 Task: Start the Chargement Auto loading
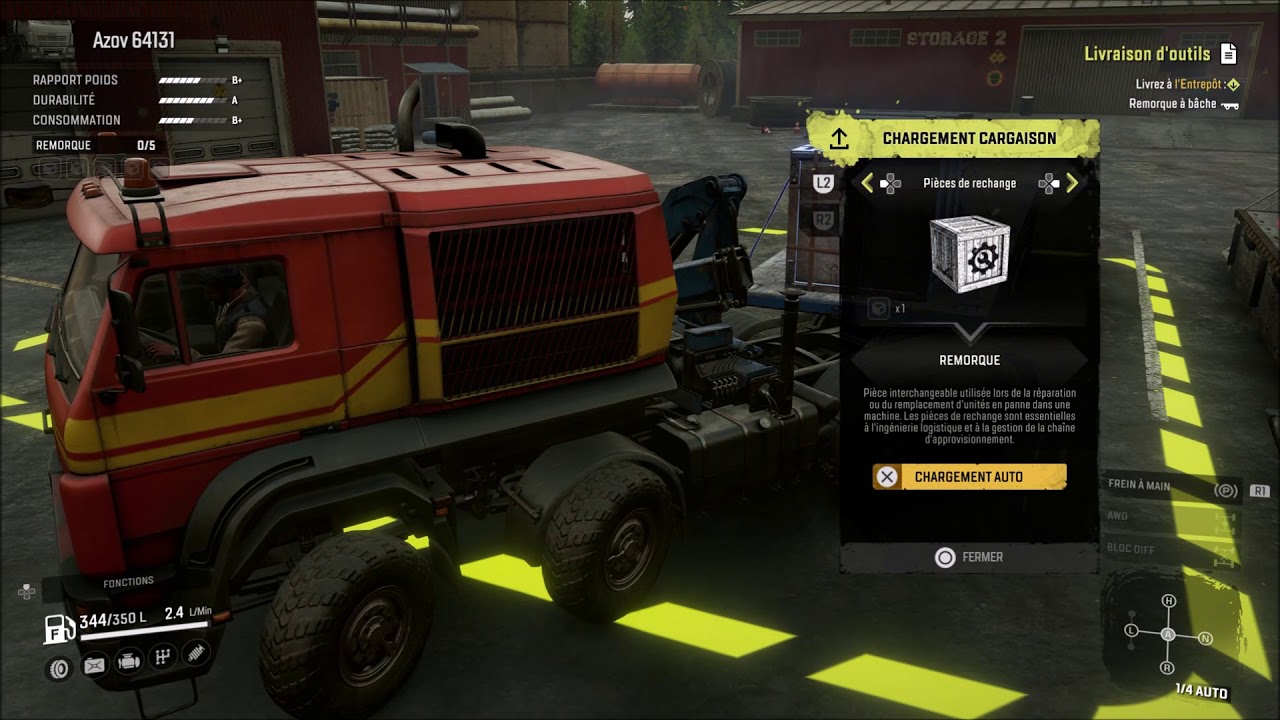pyautogui.click(x=968, y=477)
